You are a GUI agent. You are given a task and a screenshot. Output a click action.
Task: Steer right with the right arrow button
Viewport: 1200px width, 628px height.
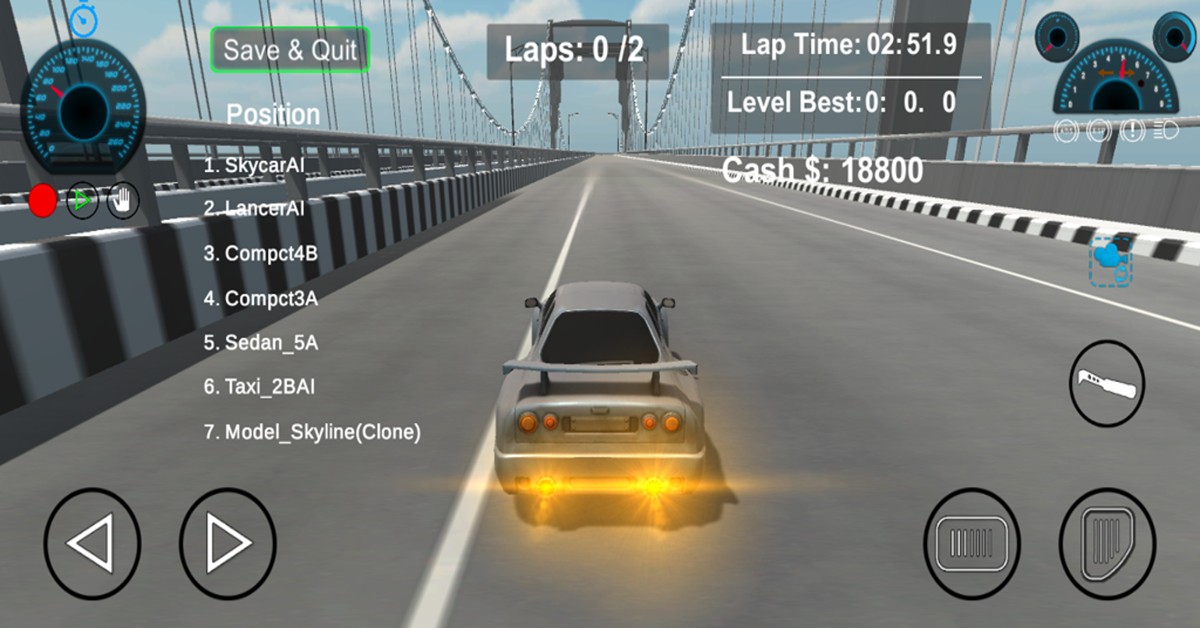point(228,544)
